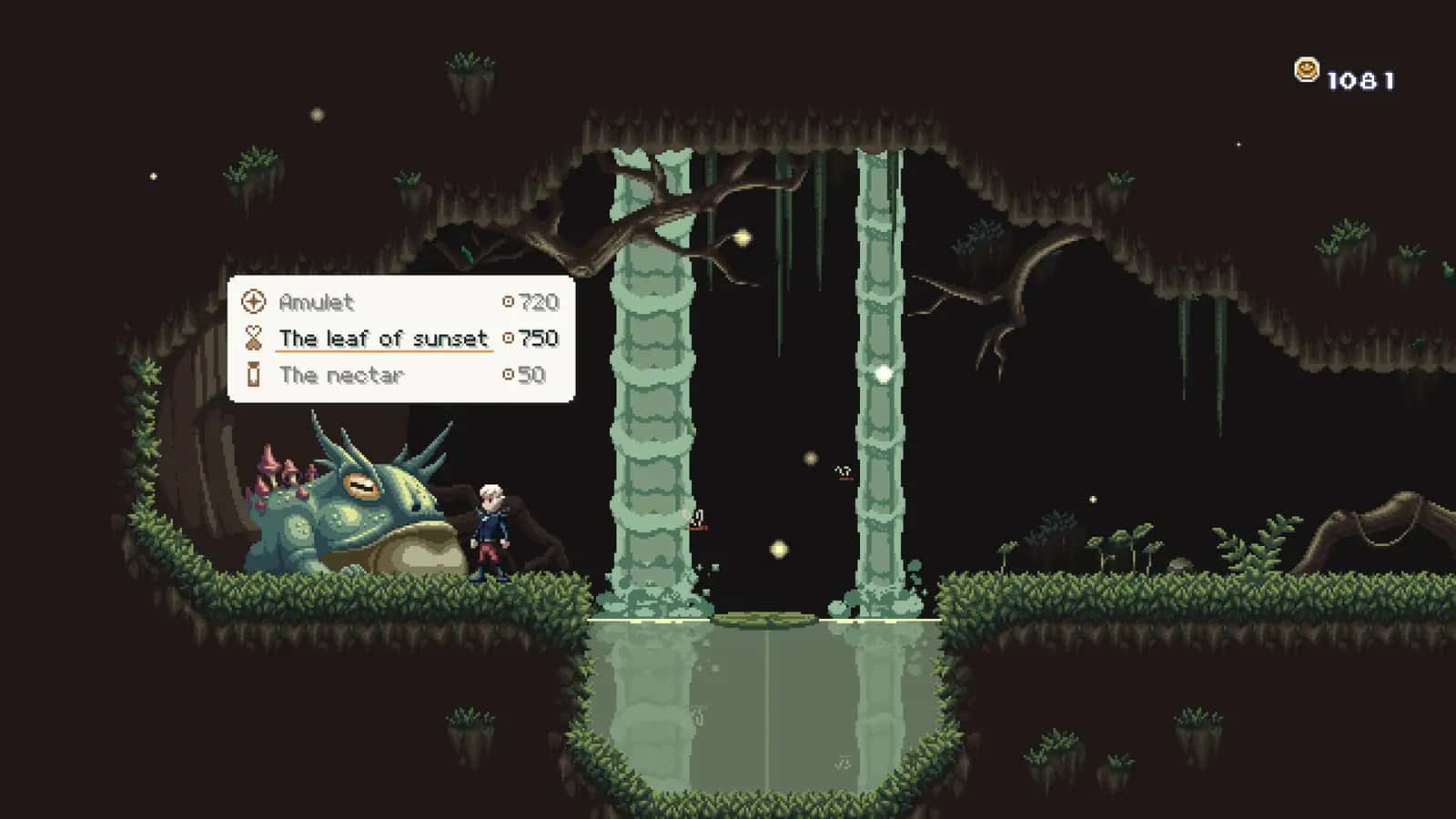Screen dimensions: 1456x819
Task: Click the coin icon next to the 720 price
Action: coord(509,302)
